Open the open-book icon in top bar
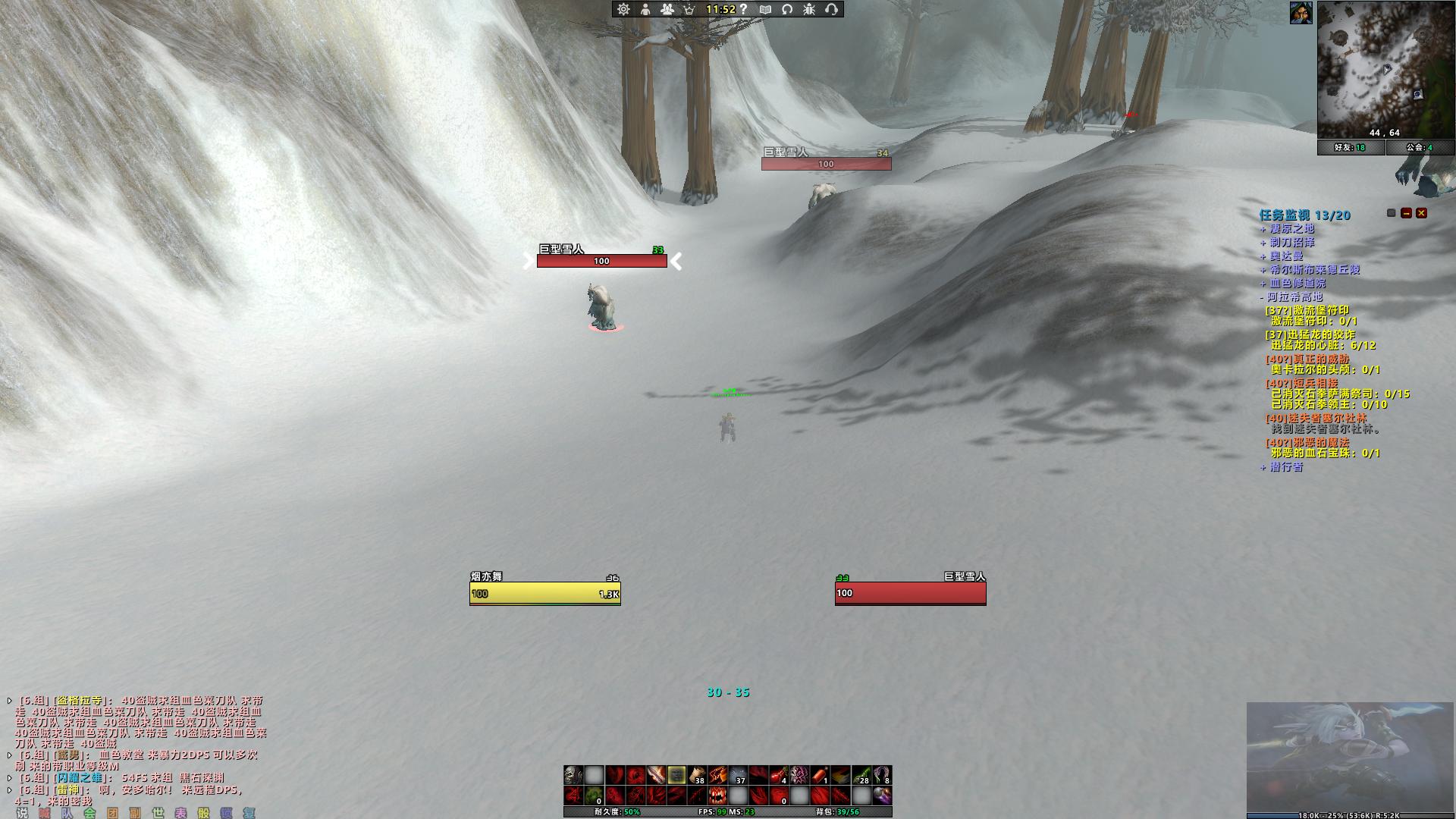This screenshot has height=819, width=1456. point(765,9)
